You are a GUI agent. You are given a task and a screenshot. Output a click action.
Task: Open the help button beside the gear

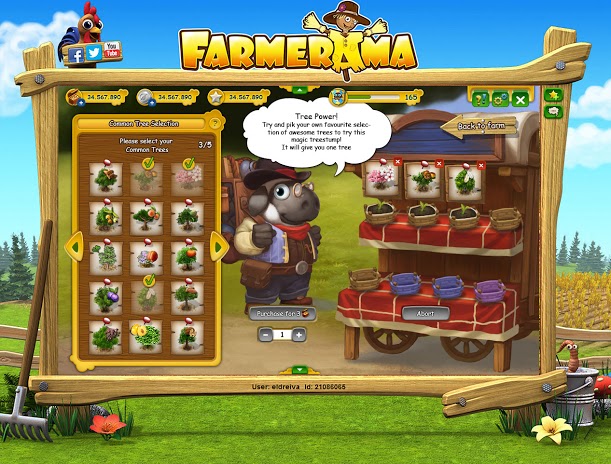click(480, 98)
